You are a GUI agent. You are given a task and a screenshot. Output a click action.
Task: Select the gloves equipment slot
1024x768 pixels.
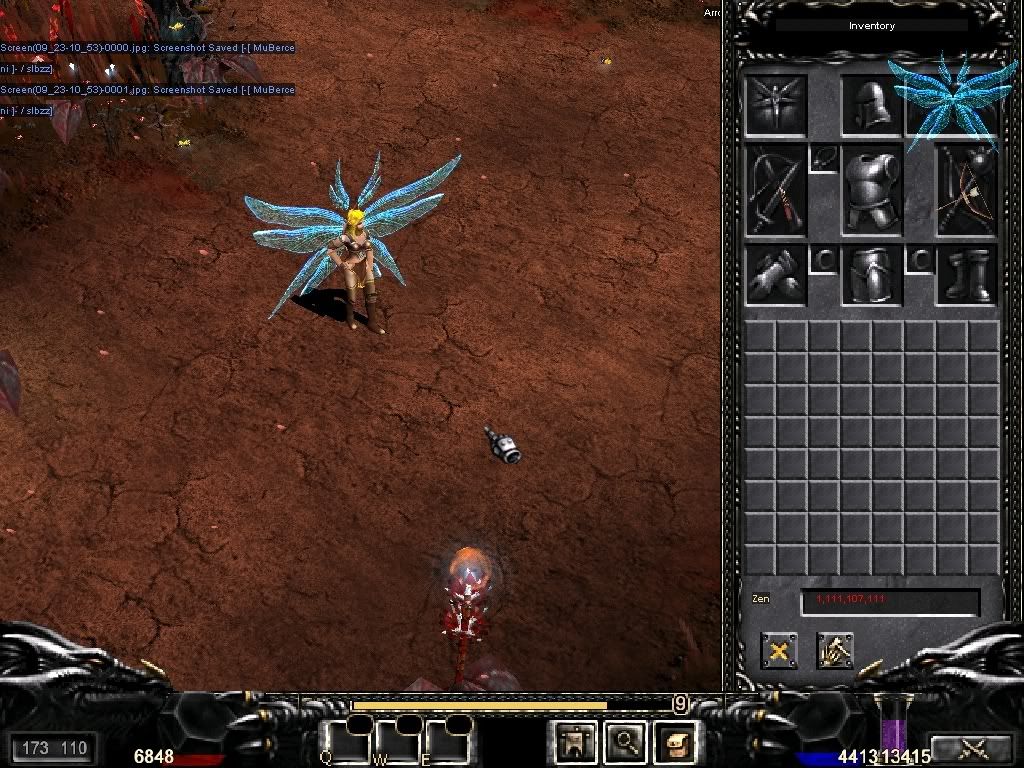(x=775, y=275)
